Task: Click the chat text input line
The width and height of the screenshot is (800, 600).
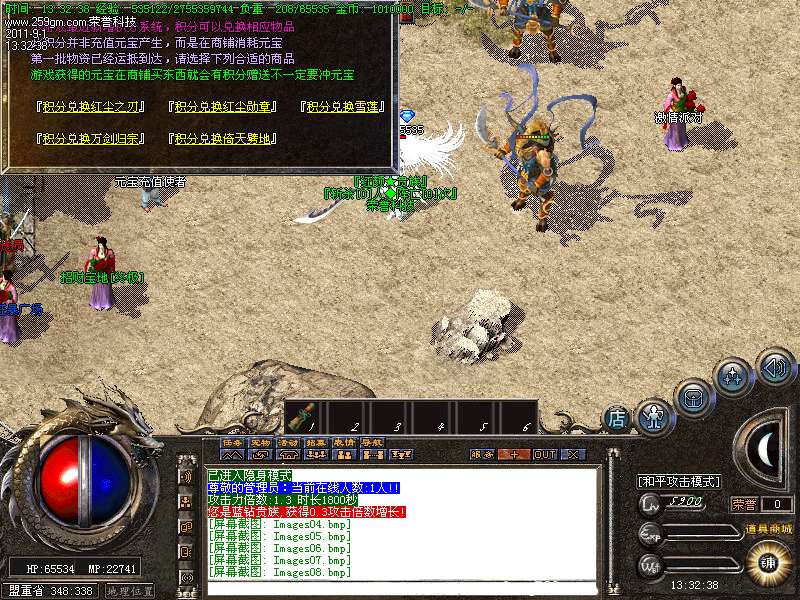Action: 400,586
